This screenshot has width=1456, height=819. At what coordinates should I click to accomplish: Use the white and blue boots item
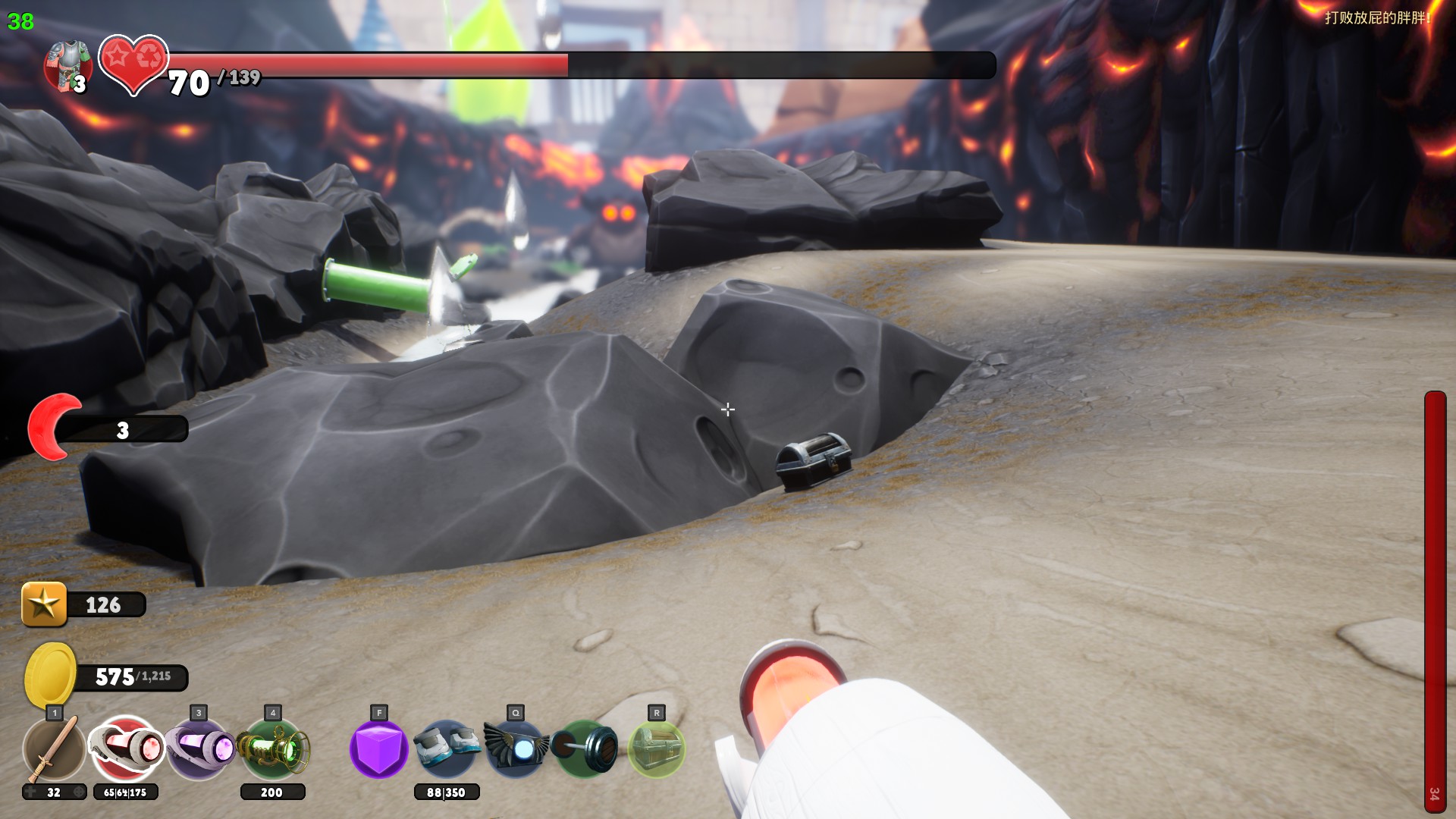(x=447, y=748)
